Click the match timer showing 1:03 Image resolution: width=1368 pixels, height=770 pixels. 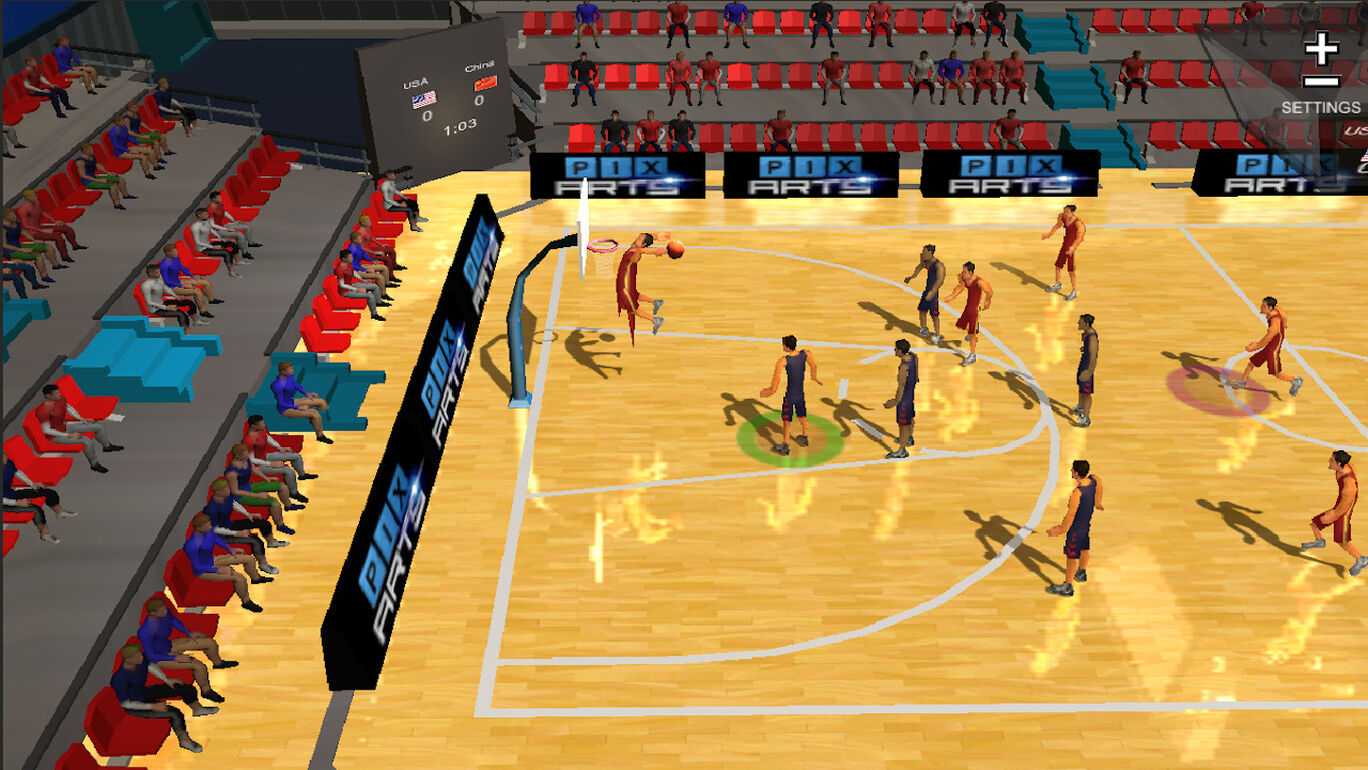coord(460,128)
